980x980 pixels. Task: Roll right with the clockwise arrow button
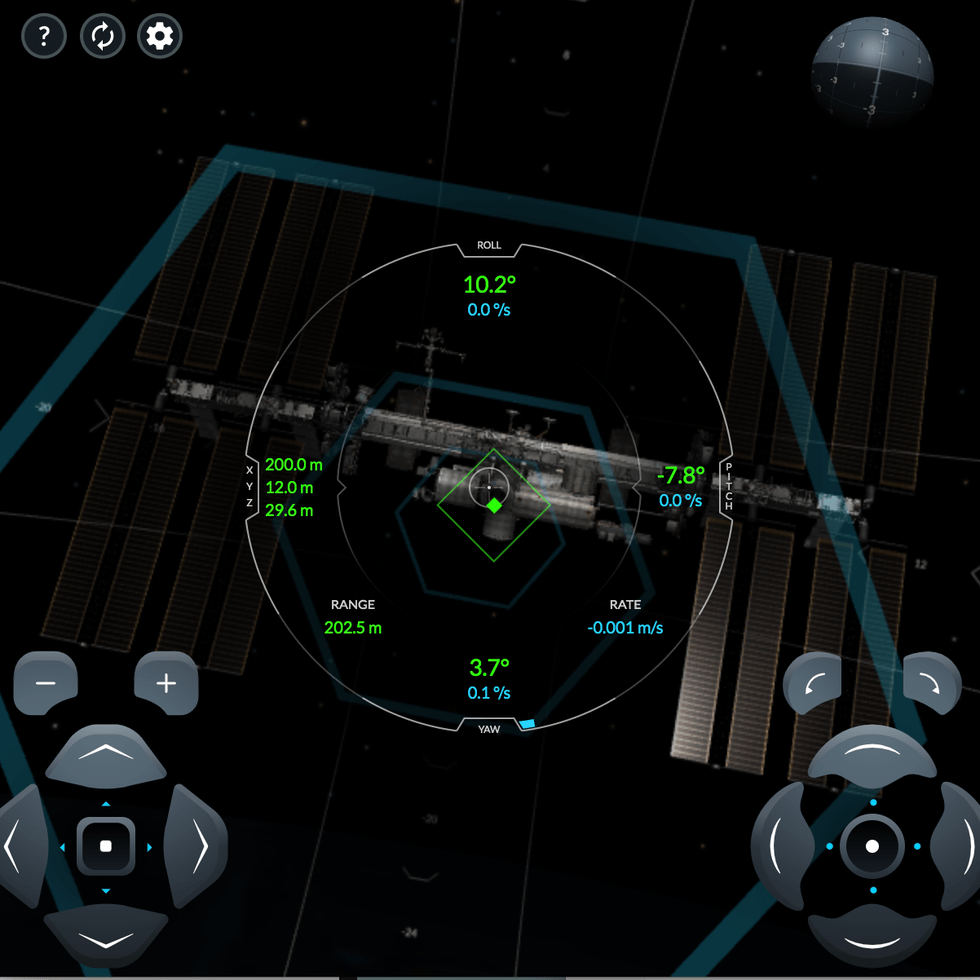930,684
